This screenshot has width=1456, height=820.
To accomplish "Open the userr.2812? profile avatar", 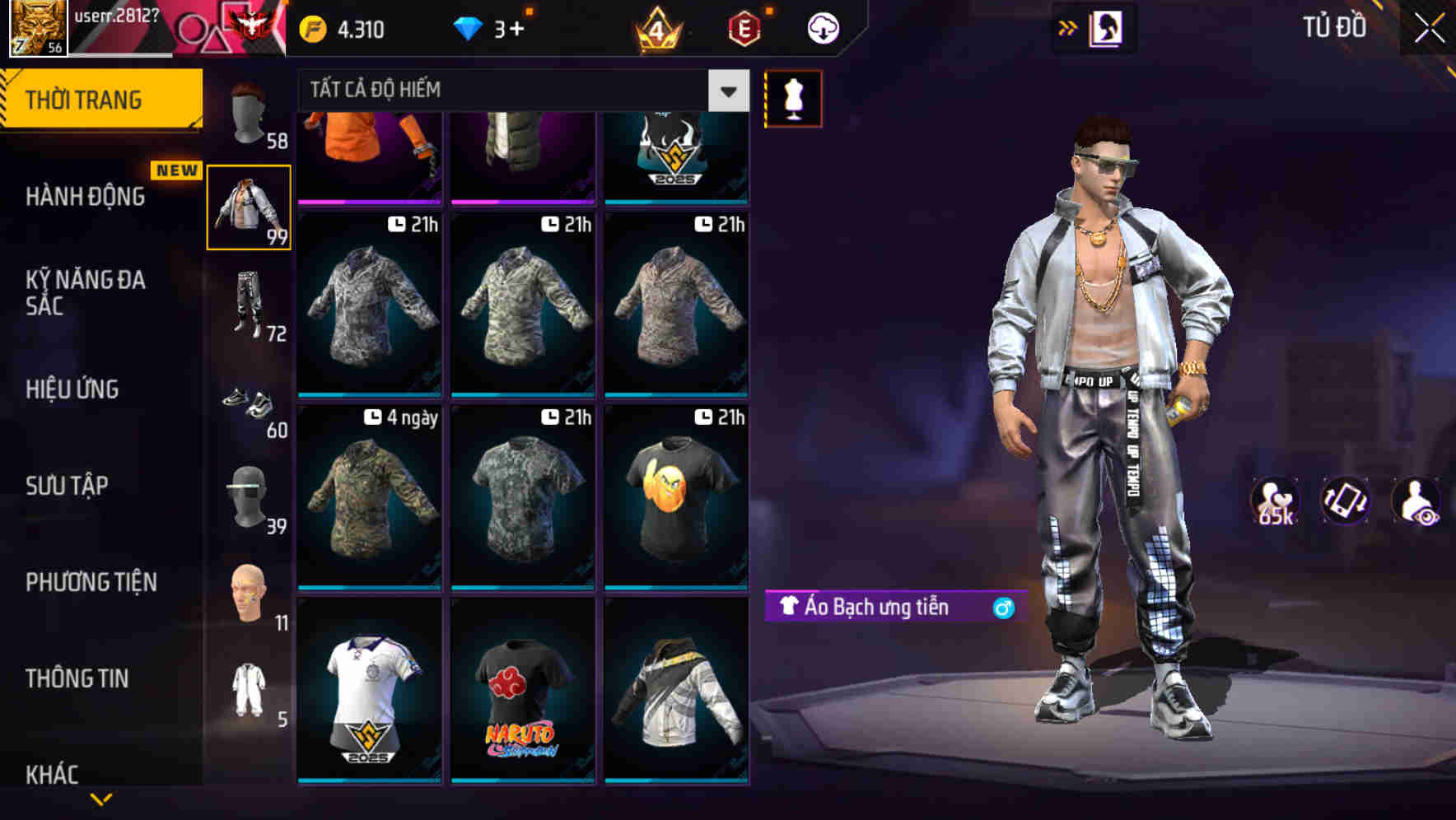I will (x=36, y=27).
